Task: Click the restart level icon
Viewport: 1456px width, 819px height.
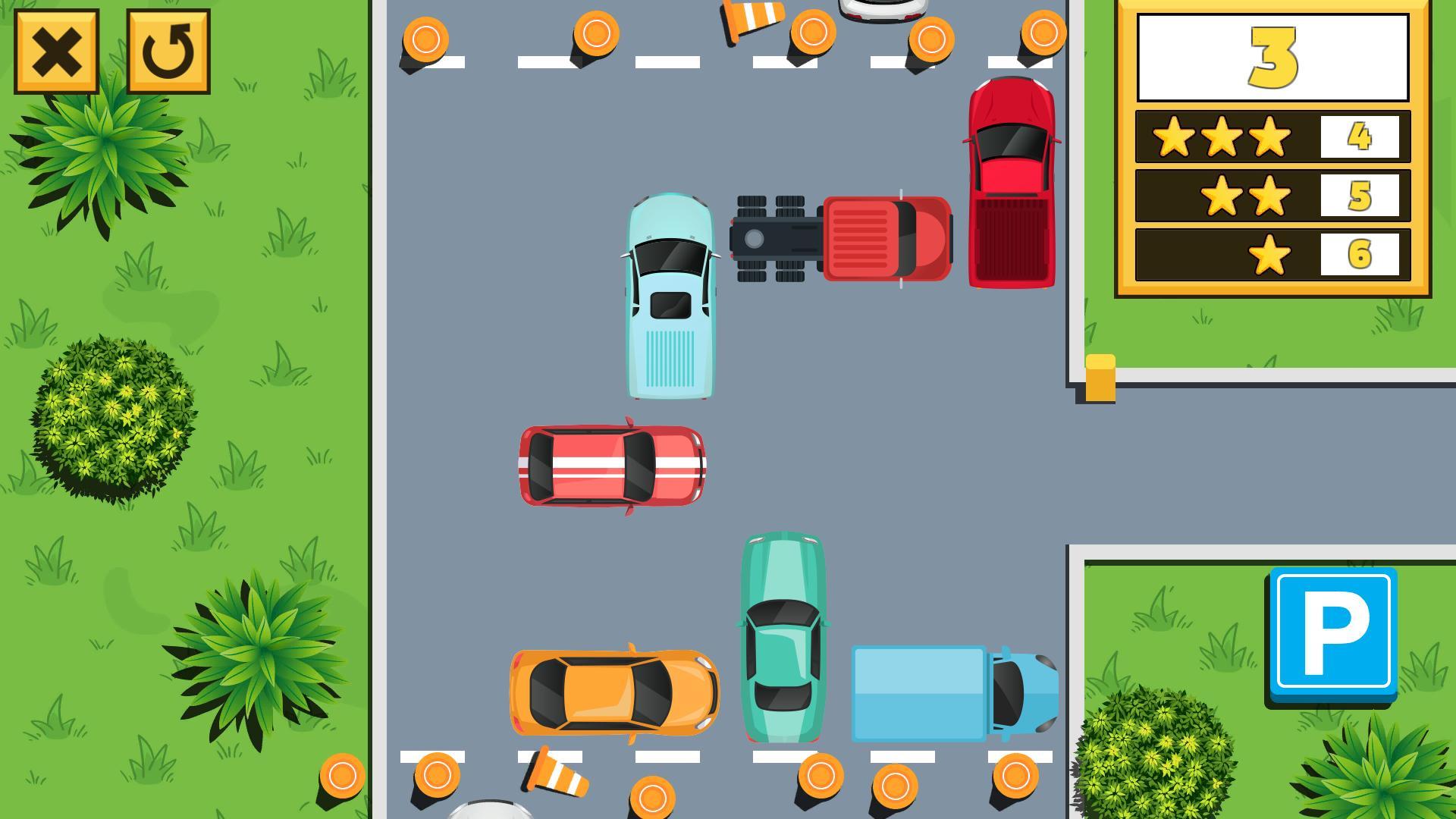Action: click(x=169, y=51)
